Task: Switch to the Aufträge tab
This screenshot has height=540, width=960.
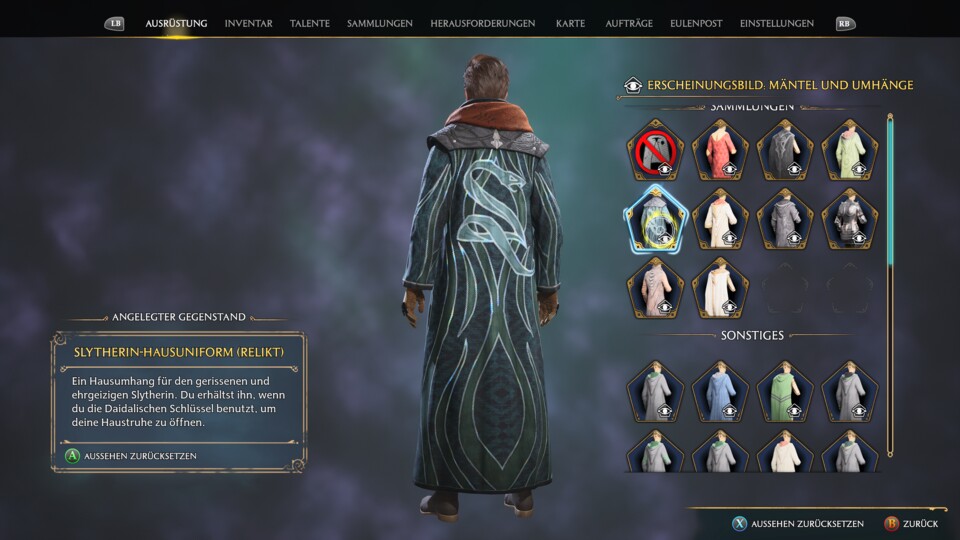Action: pyautogui.click(x=630, y=23)
